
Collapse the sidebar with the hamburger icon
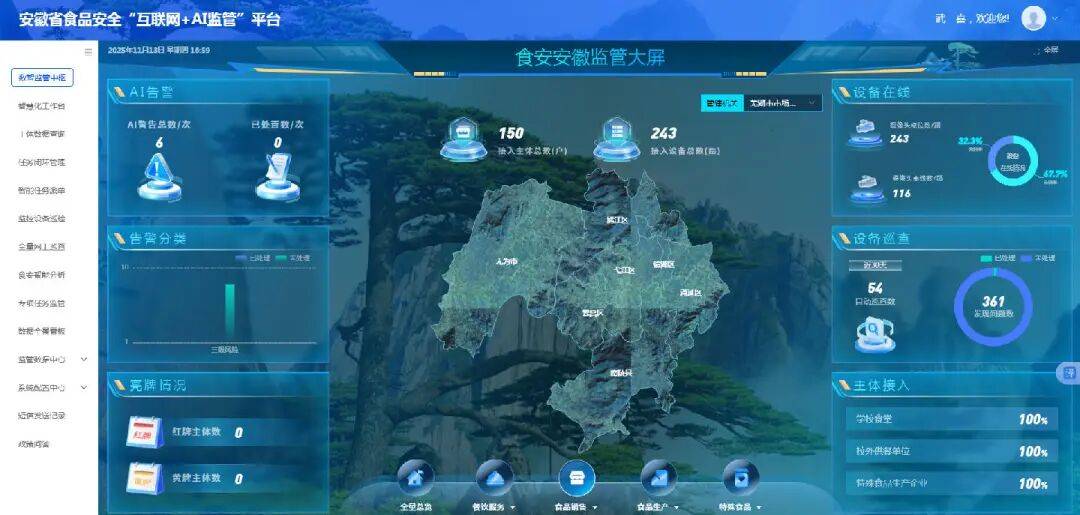[x=88, y=51]
